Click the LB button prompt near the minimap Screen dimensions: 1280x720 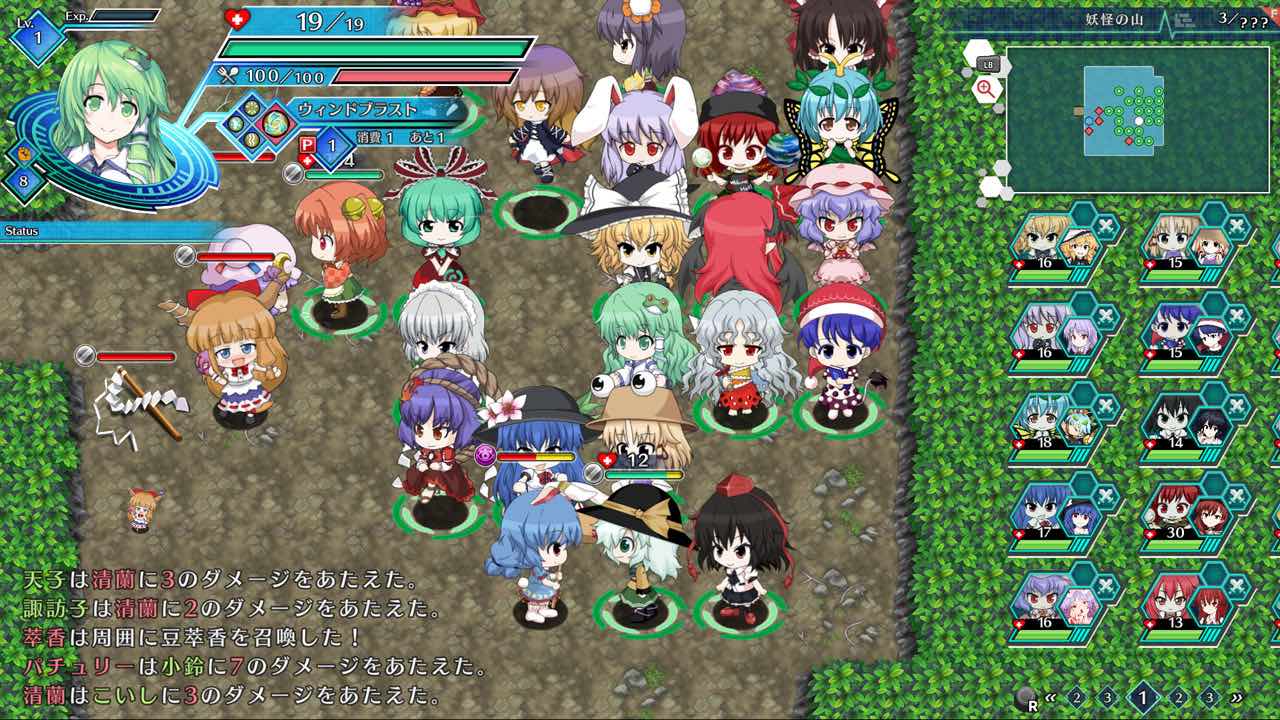click(988, 65)
